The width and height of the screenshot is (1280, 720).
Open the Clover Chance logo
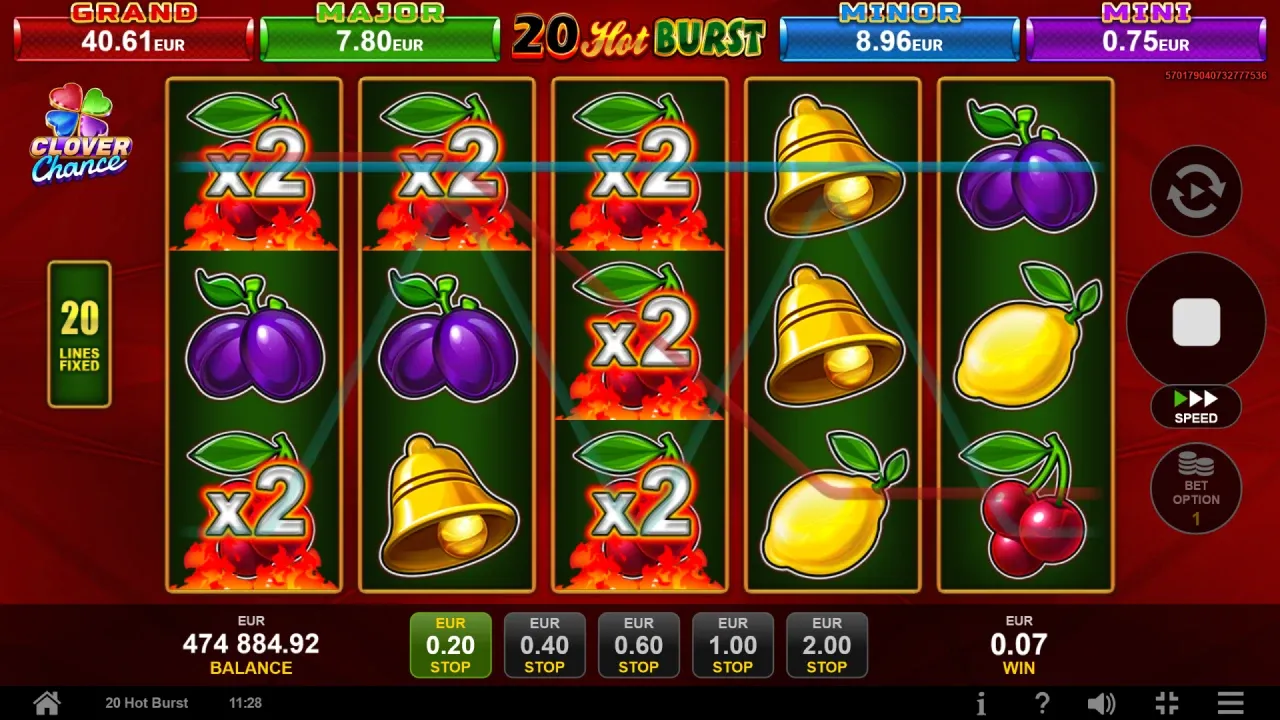pos(80,135)
